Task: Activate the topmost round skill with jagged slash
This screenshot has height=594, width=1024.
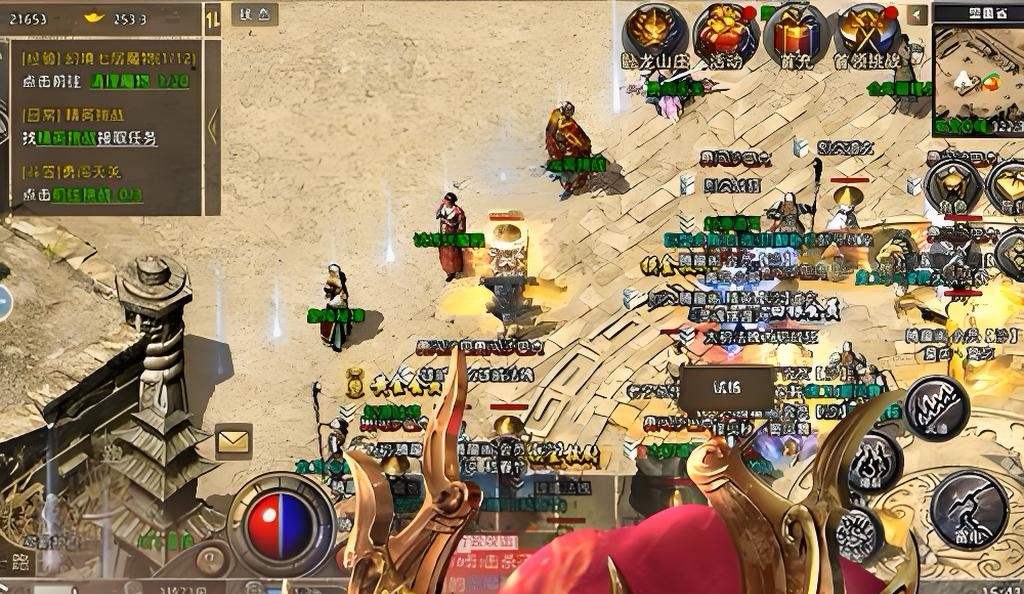Action: pos(936,407)
